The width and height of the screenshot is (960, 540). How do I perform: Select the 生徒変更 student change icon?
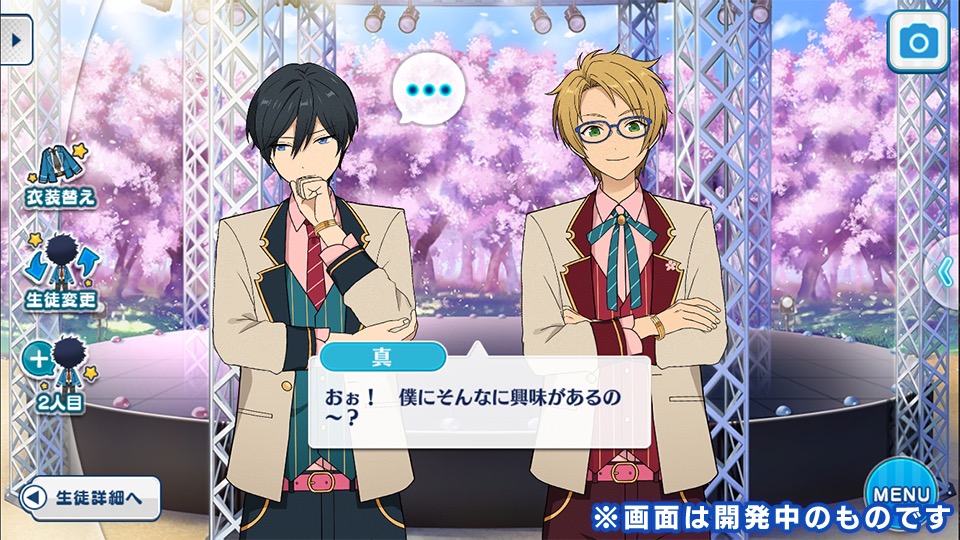click(x=61, y=270)
